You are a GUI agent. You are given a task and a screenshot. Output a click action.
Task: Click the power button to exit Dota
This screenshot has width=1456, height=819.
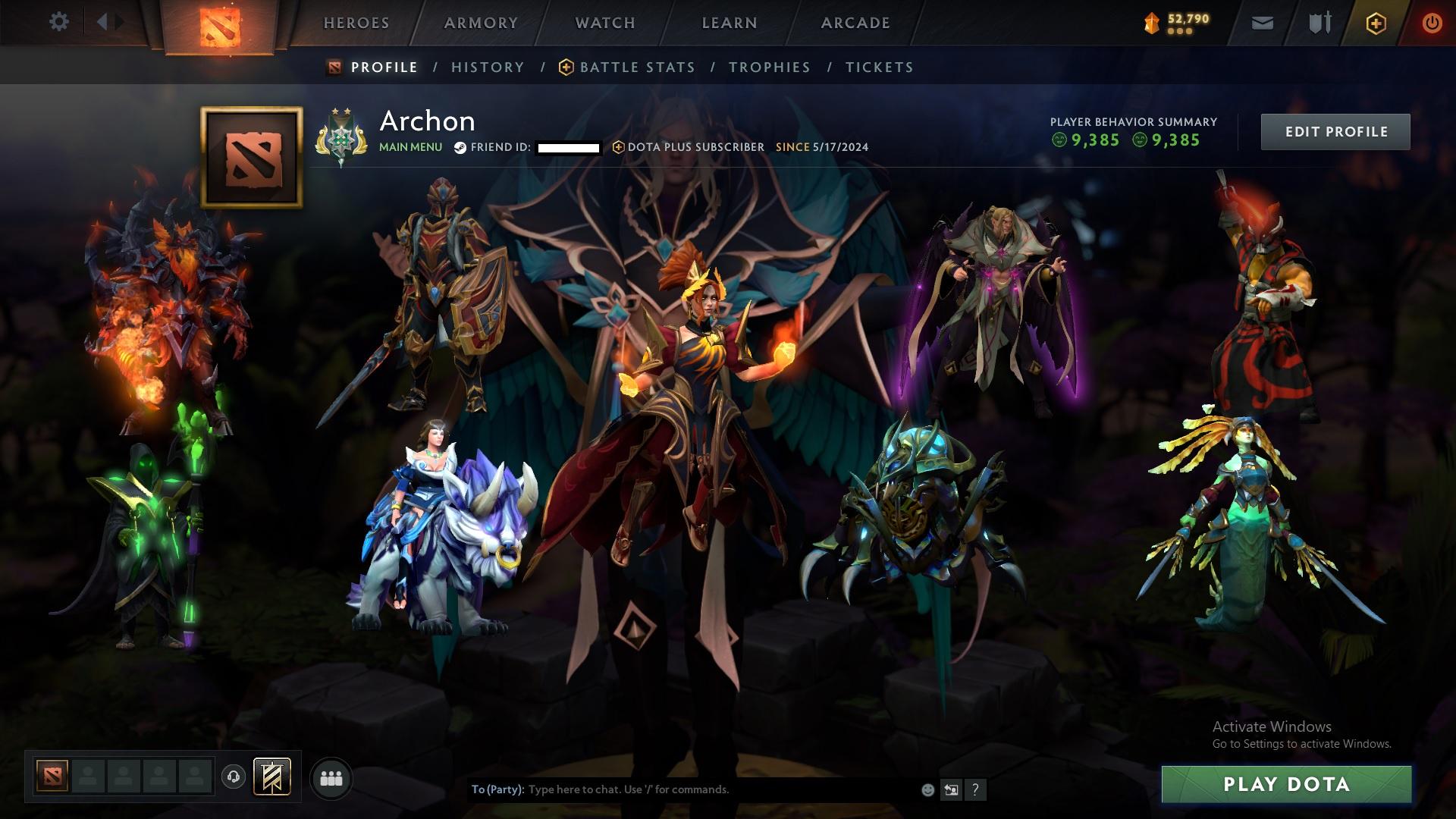[x=1431, y=23]
